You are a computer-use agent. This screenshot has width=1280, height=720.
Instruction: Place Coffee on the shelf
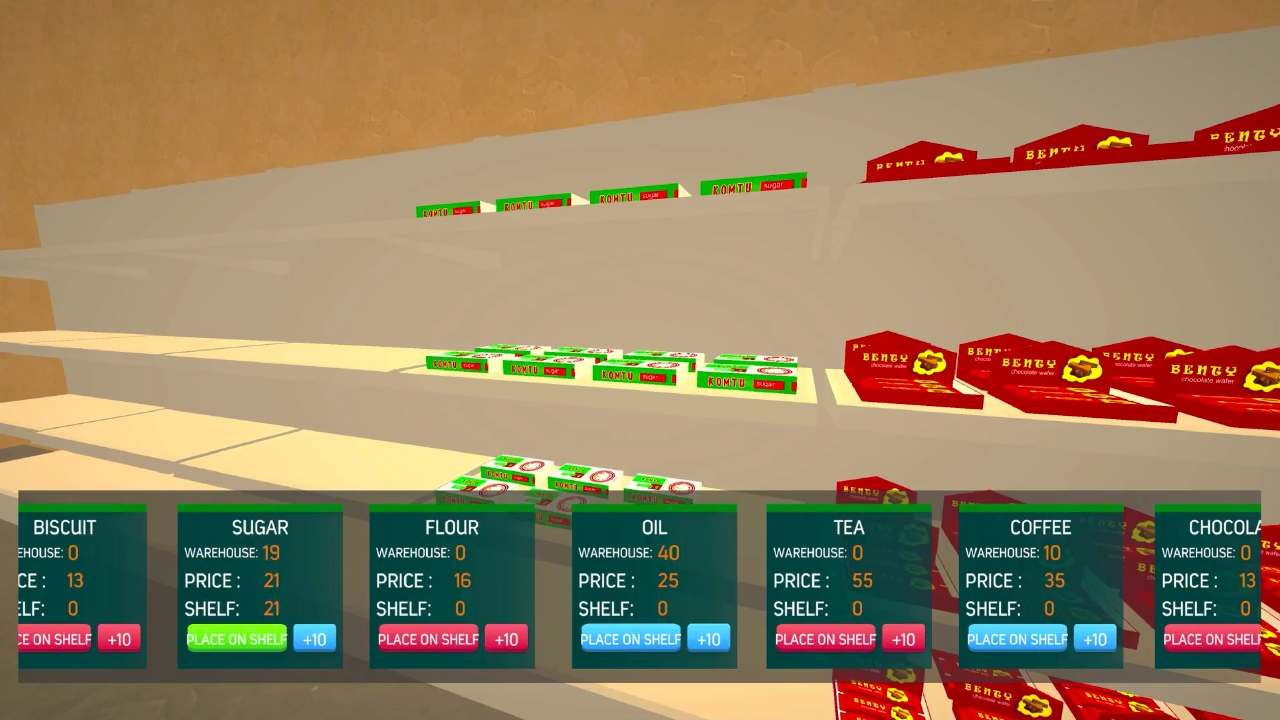tap(1016, 639)
